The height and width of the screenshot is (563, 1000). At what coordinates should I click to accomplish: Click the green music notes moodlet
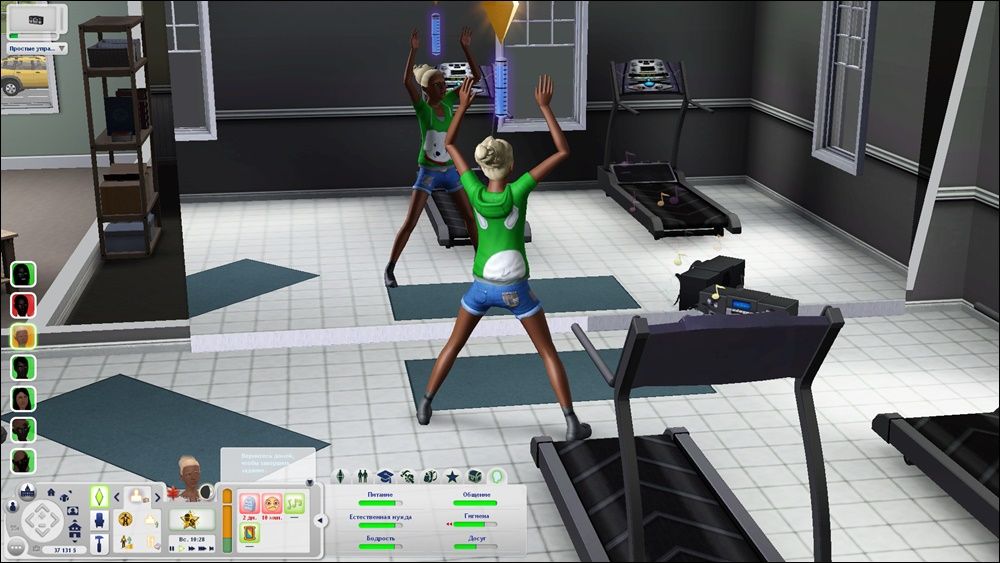click(x=294, y=503)
